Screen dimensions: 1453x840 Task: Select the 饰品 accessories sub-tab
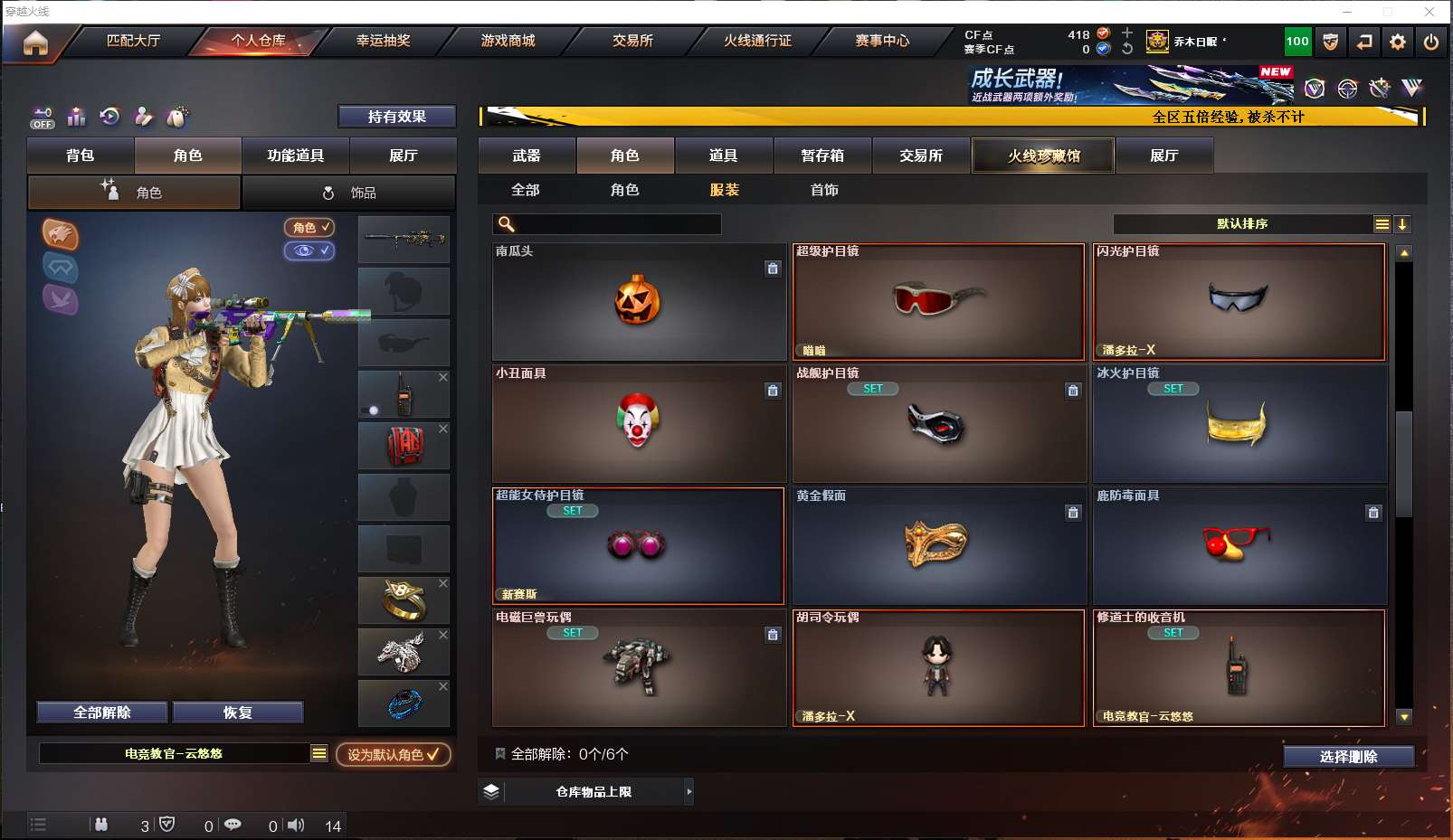349,193
